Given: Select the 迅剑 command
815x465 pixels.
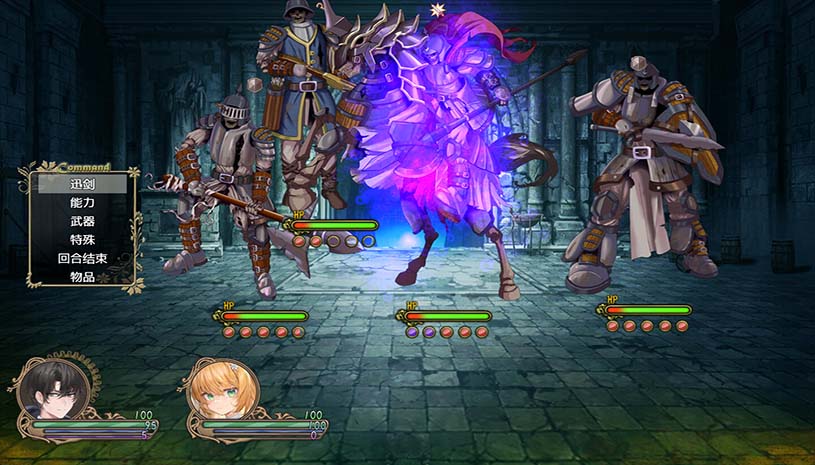Looking at the screenshot, I should (83, 184).
